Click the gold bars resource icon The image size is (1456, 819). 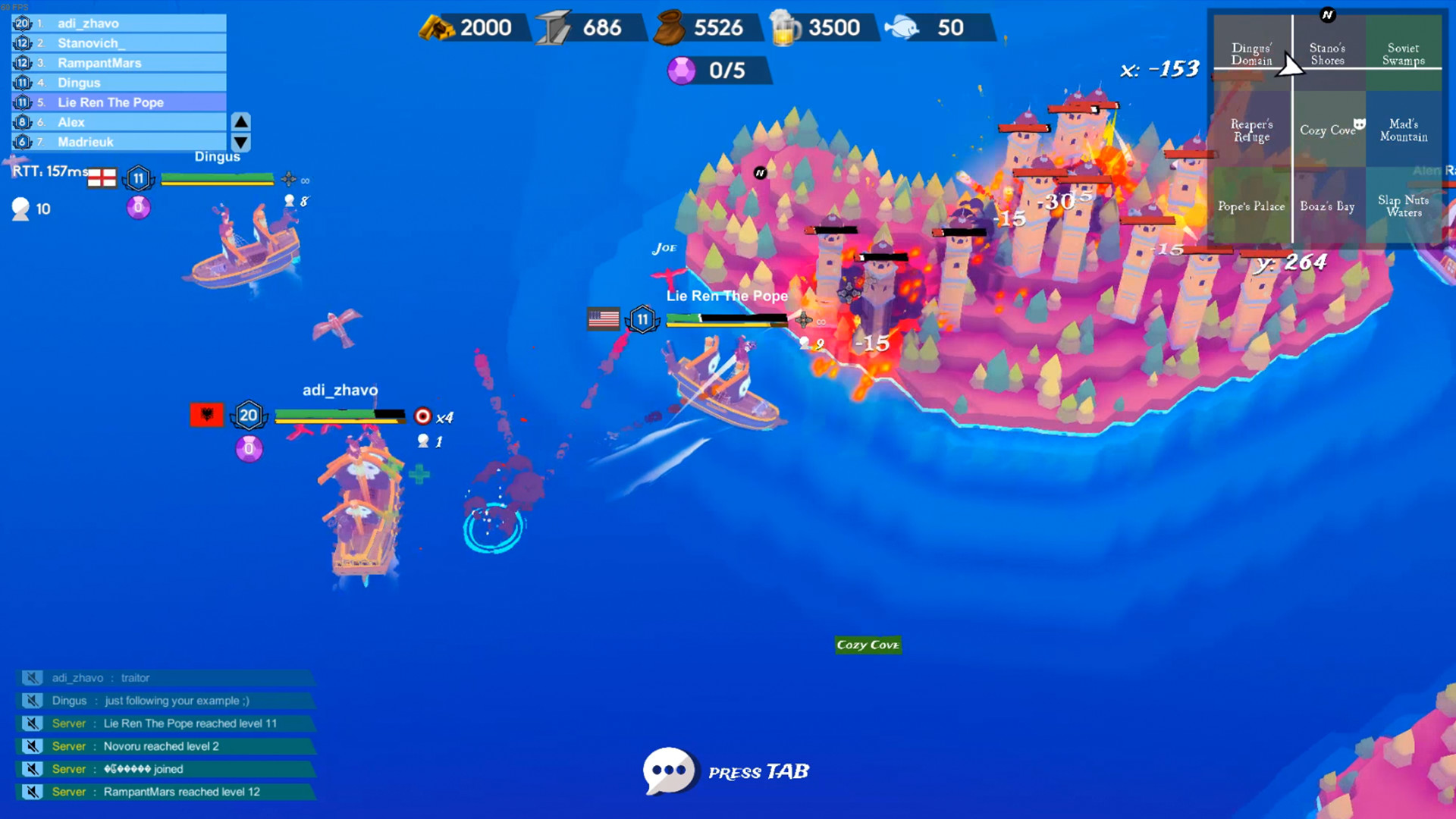click(x=438, y=27)
